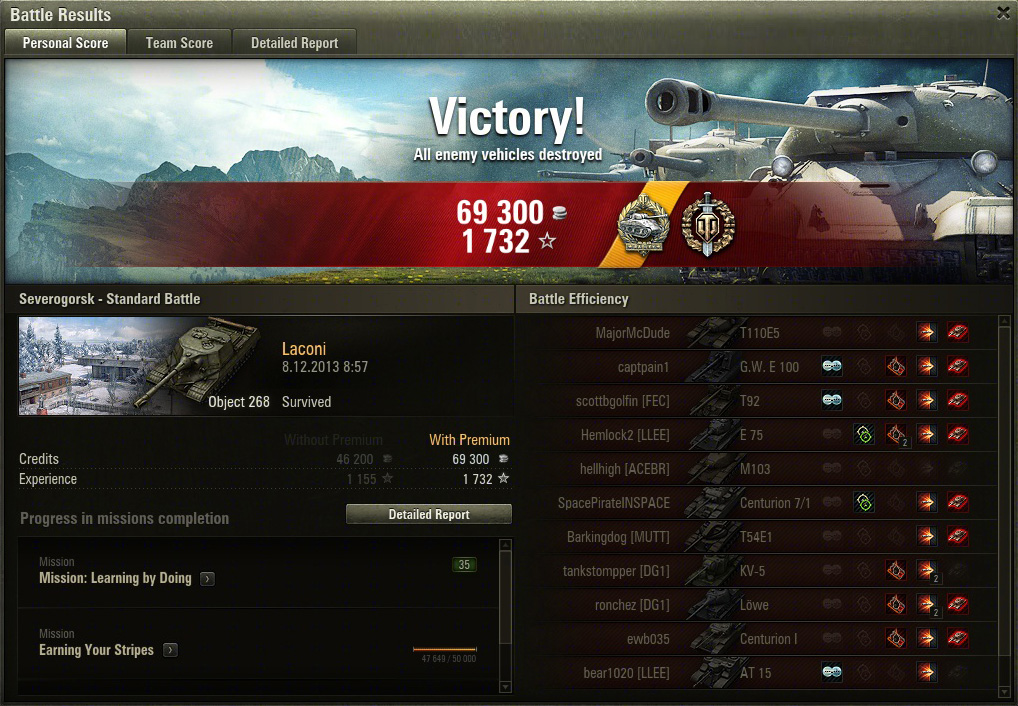Pick hellhigh's M103 row
The height and width of the screenshot is (706, 1018).
point(760,469)
